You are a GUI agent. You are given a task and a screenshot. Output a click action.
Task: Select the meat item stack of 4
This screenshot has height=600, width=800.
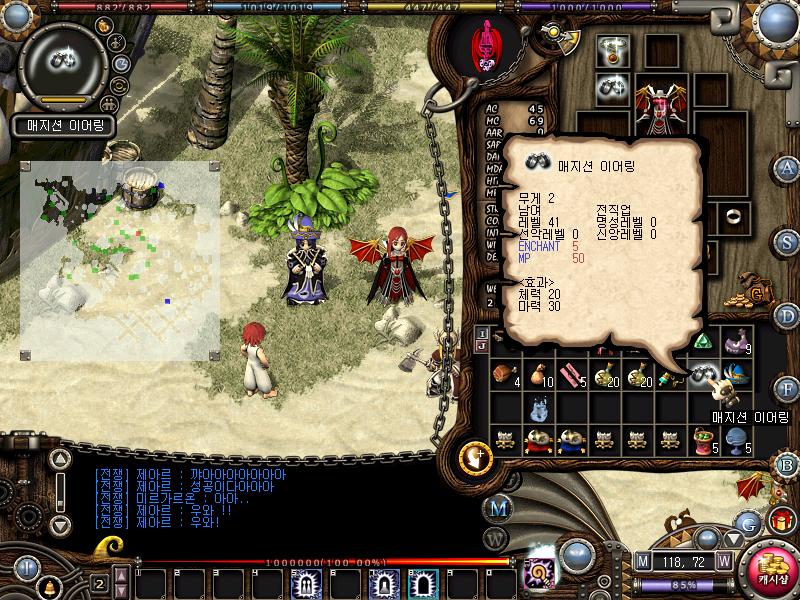point(504,374)
